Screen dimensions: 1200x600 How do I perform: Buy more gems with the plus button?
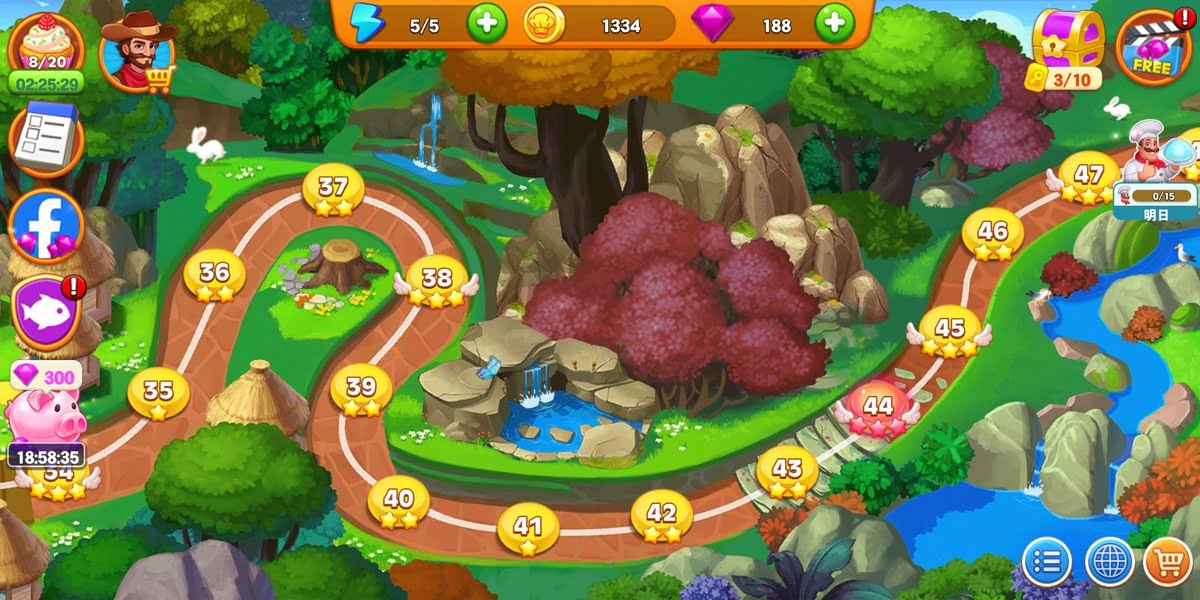point(834,23)
